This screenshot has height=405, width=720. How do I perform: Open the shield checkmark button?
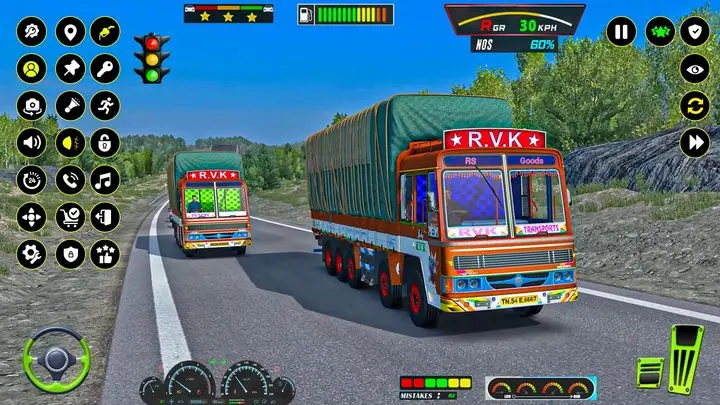click(695, 31)
